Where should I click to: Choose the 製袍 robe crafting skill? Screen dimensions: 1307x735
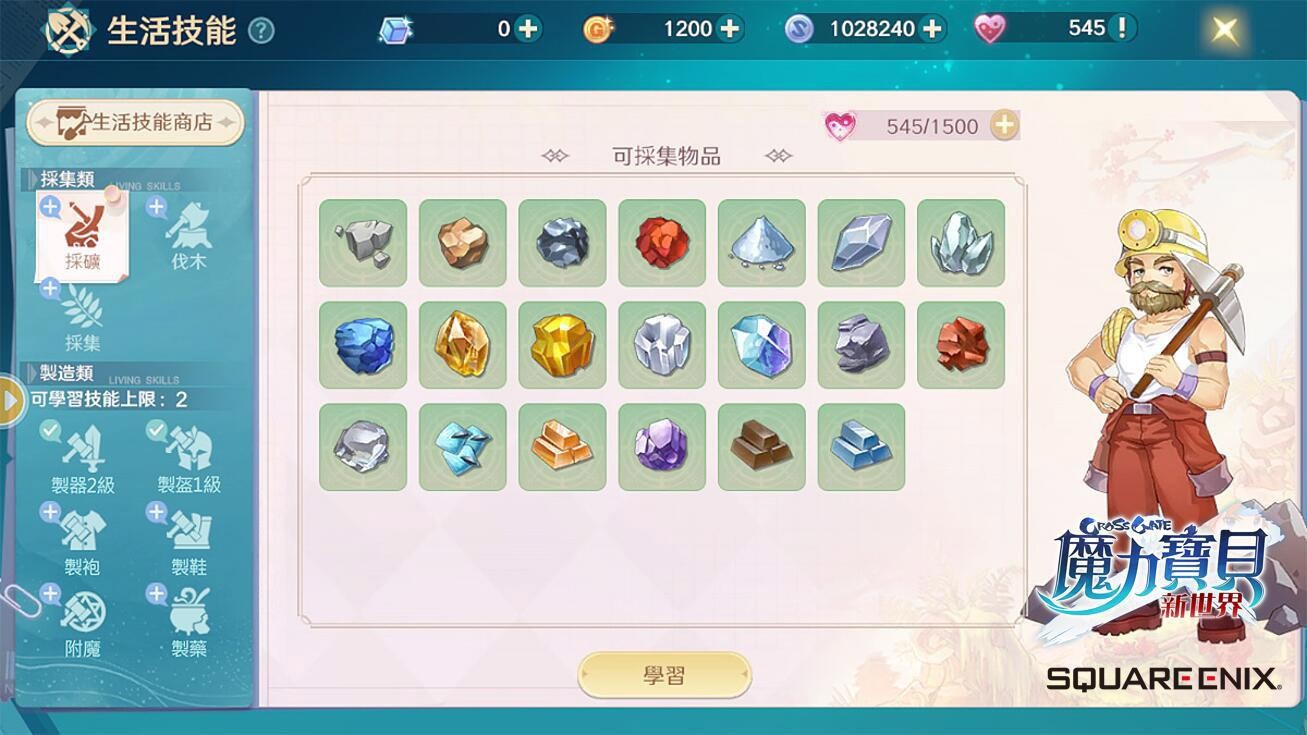point(83,541)
